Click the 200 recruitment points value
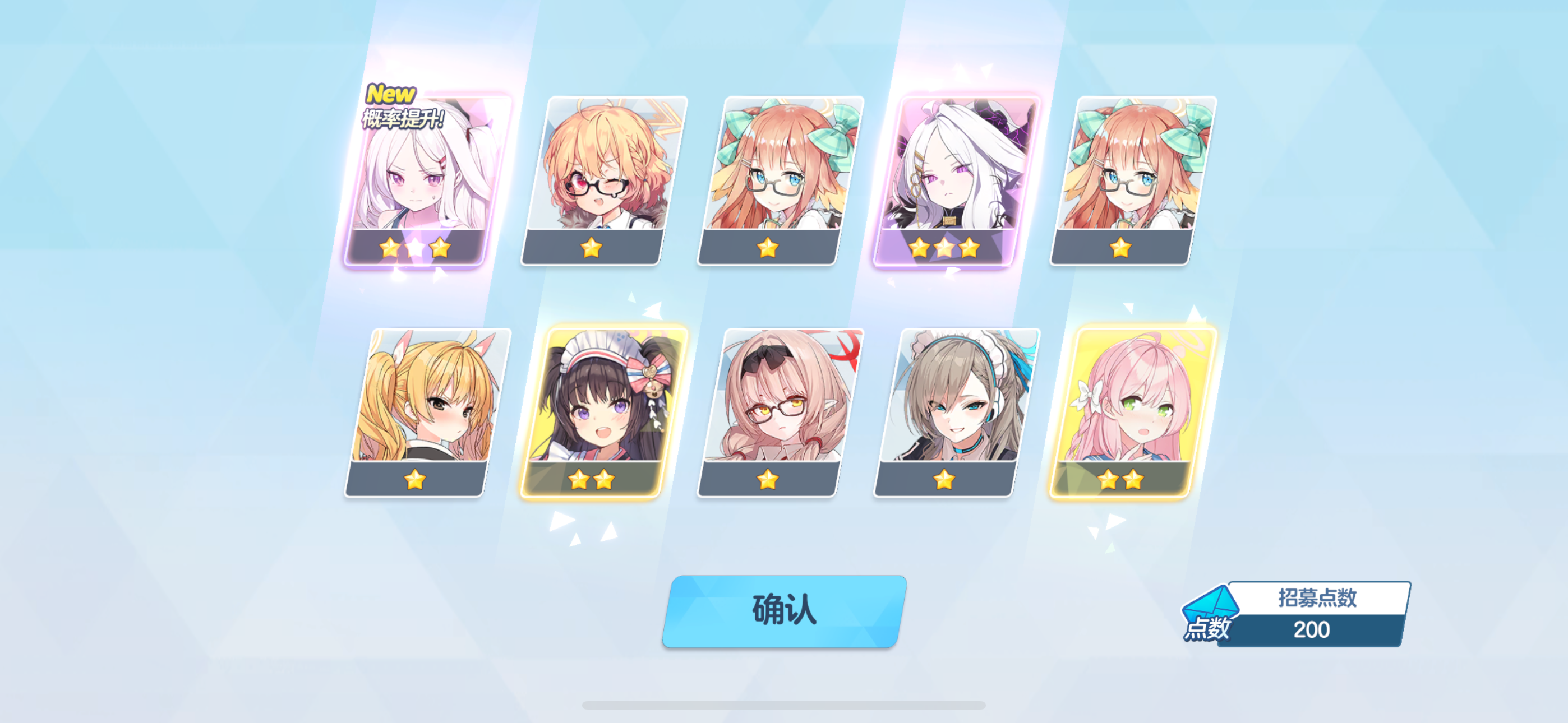This screenshot has width=1568, height=723. [x=1312, y=632]
